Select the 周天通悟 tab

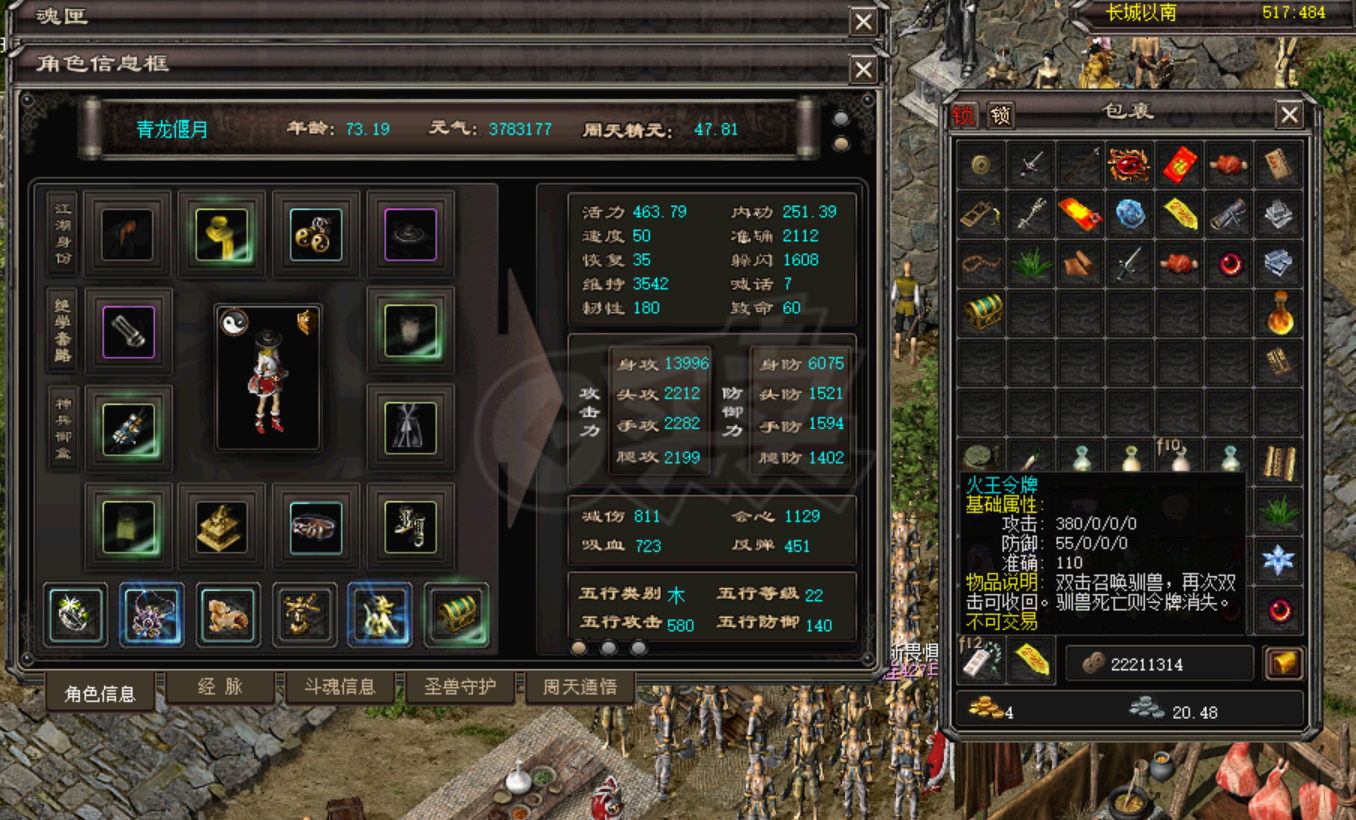click(x=580, y=687)
